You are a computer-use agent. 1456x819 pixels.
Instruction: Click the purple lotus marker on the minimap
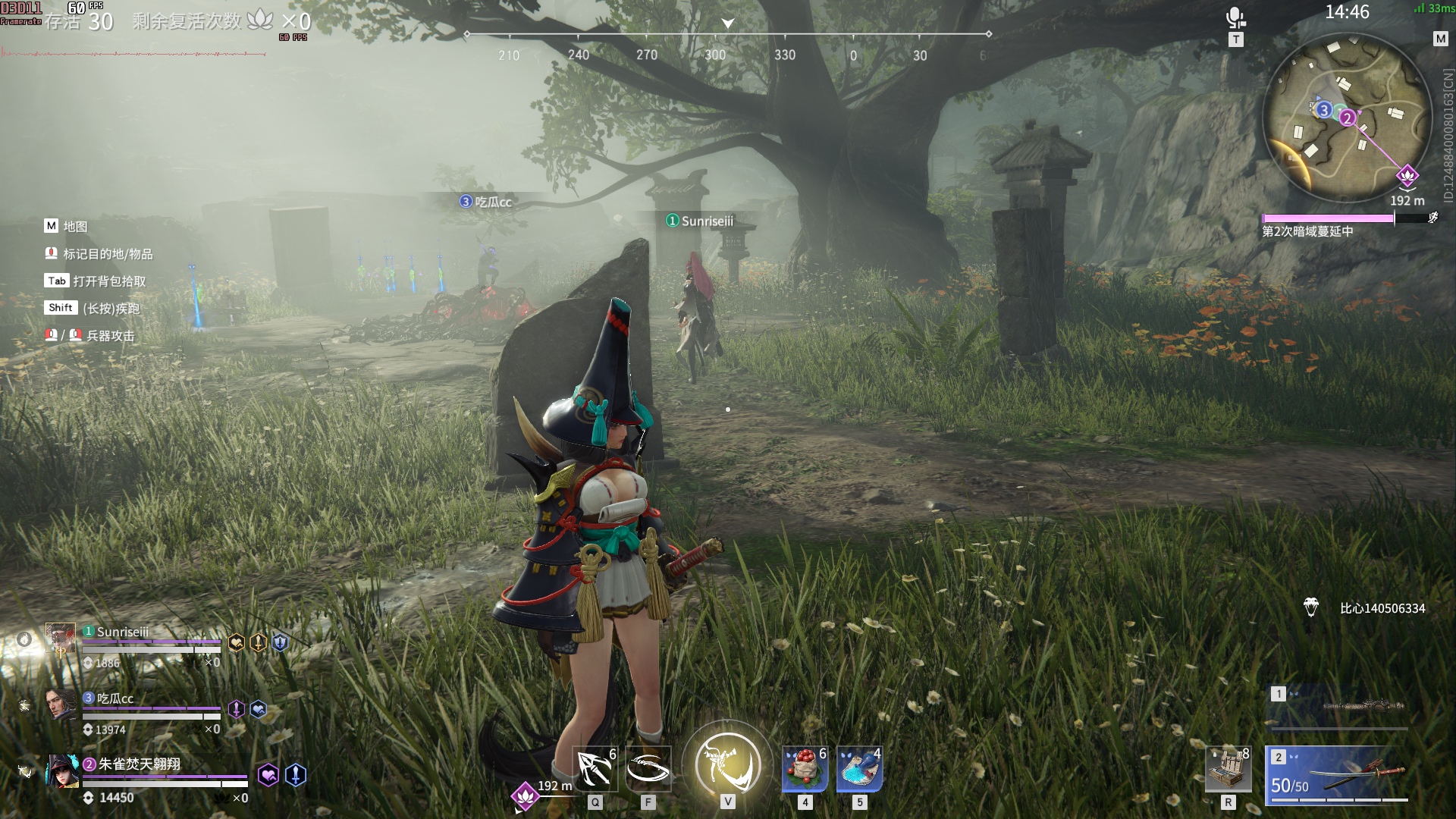(1407, 176)
